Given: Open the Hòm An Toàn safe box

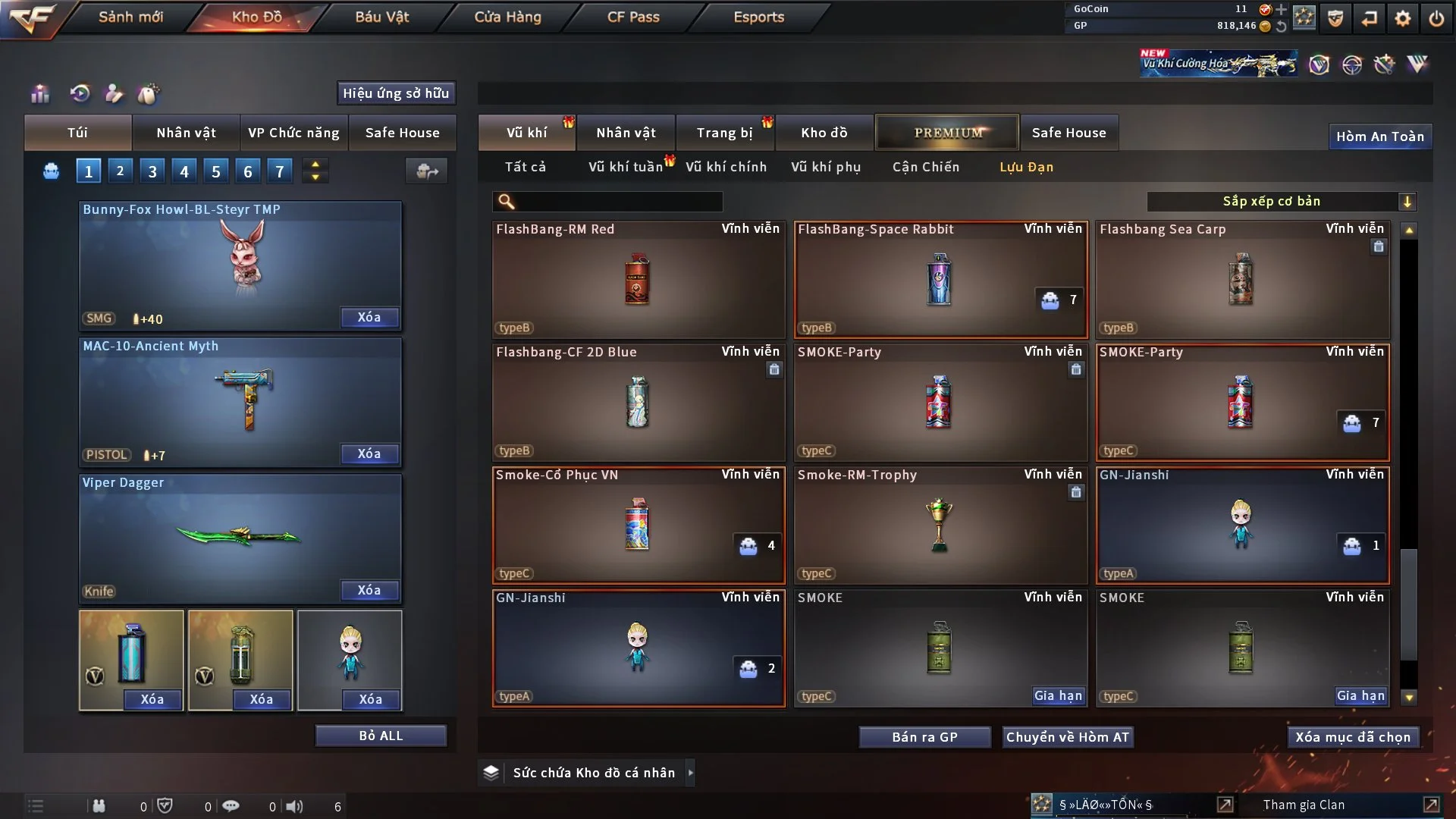Looking at the screenshot, I should coord(1379,136).
